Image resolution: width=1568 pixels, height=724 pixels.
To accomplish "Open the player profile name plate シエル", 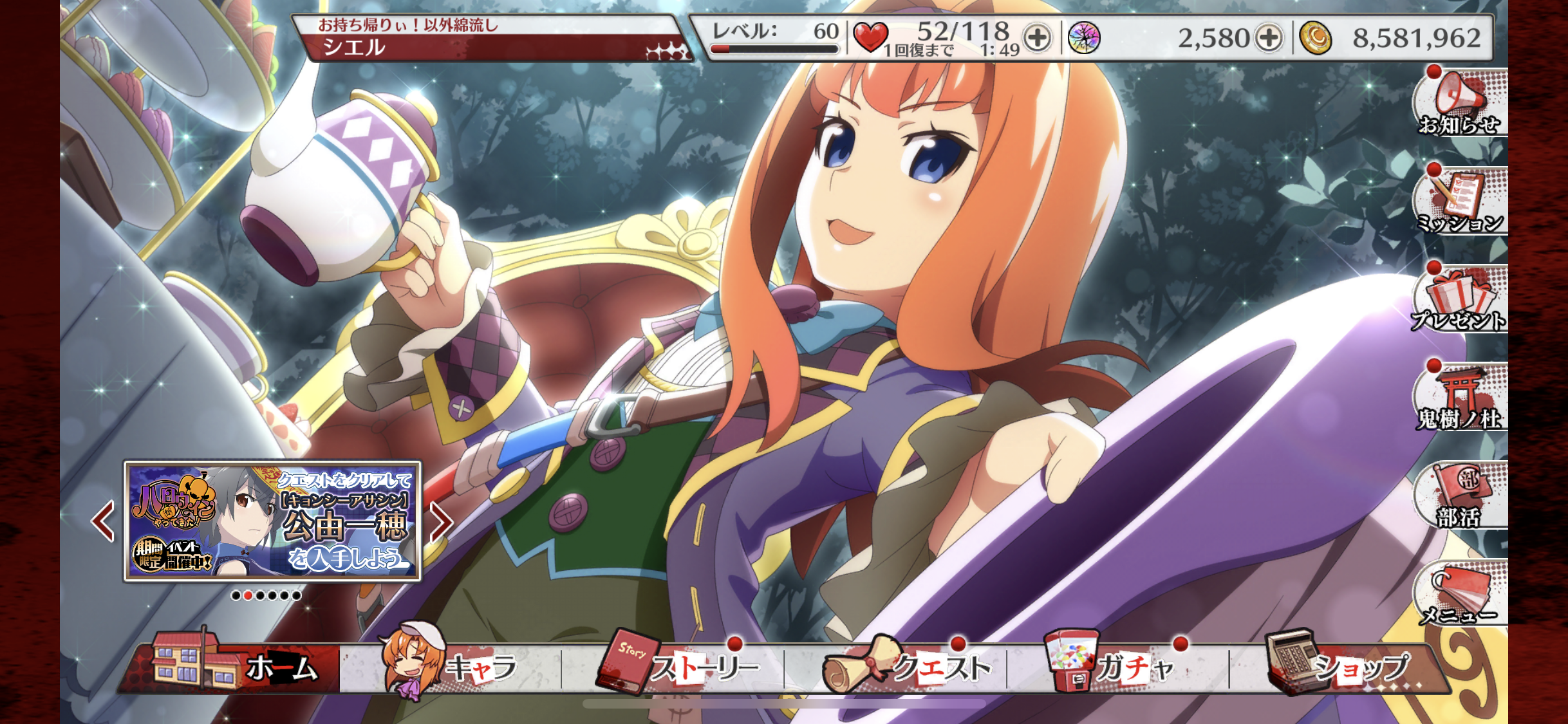I will [x=489, y=39].
